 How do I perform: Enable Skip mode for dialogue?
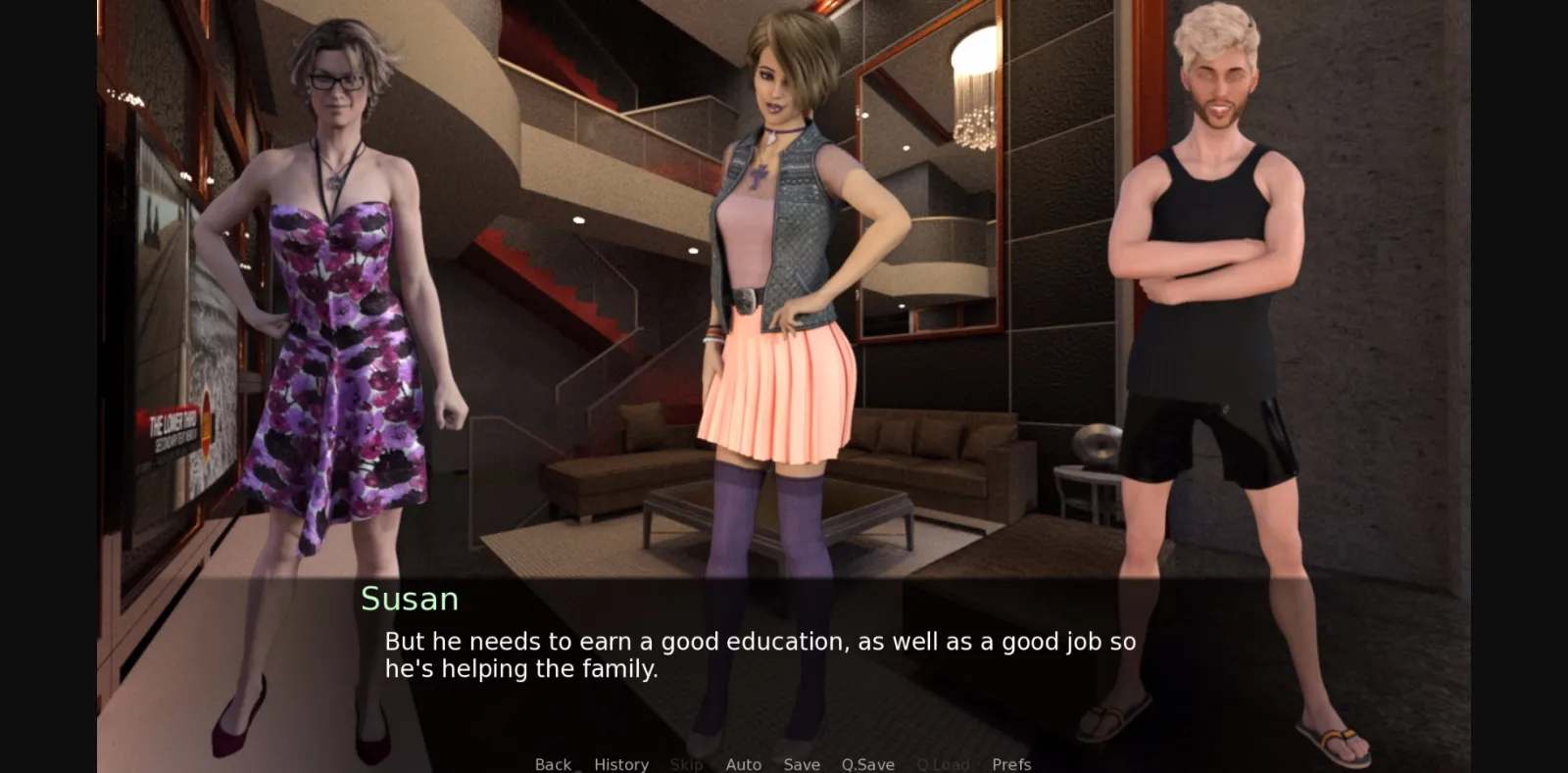click(x=687, y=764)
